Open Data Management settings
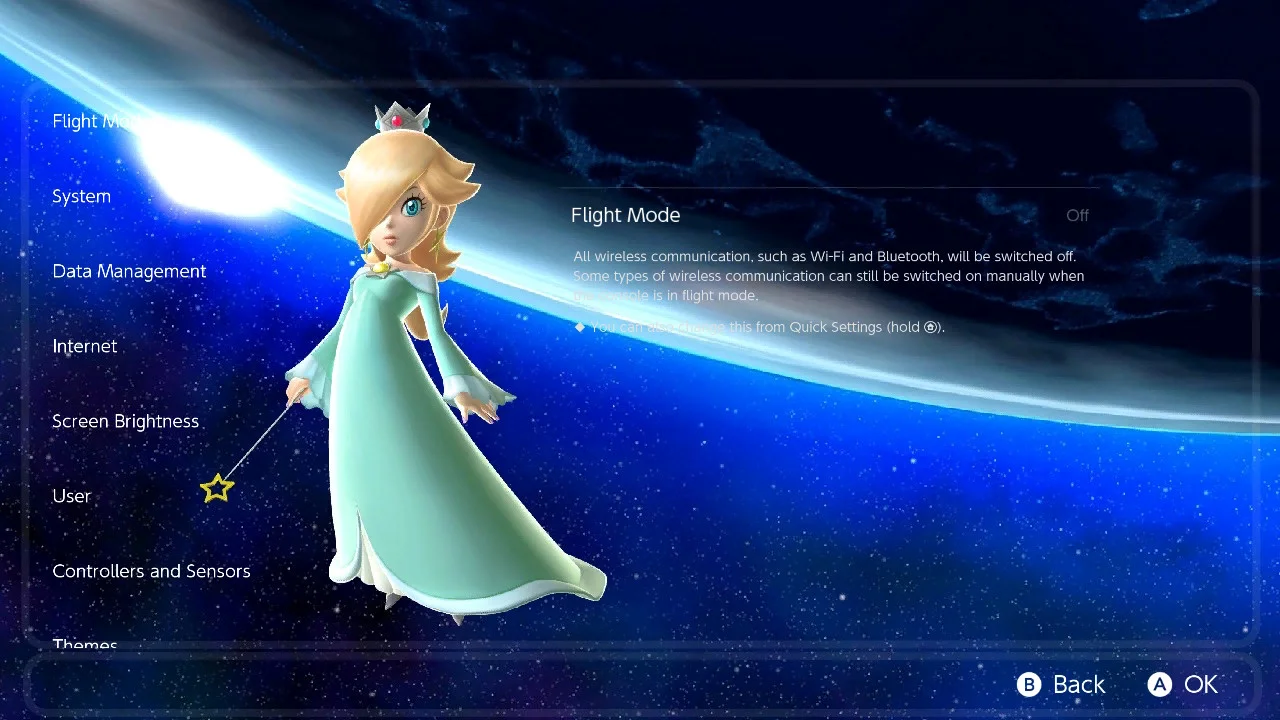 129,272
